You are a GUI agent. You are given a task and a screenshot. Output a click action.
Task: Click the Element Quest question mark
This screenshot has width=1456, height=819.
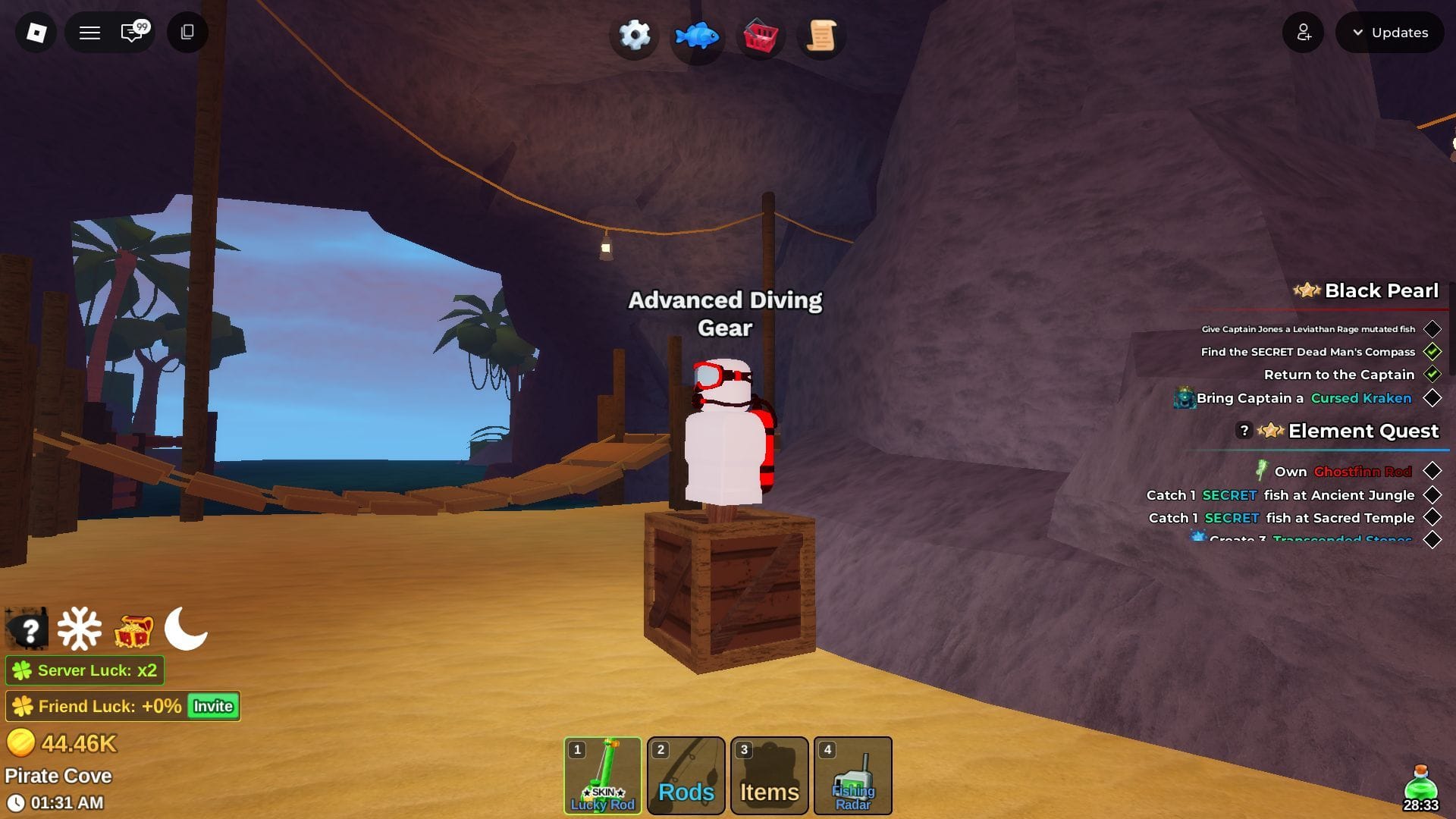tap(1244, 431)
